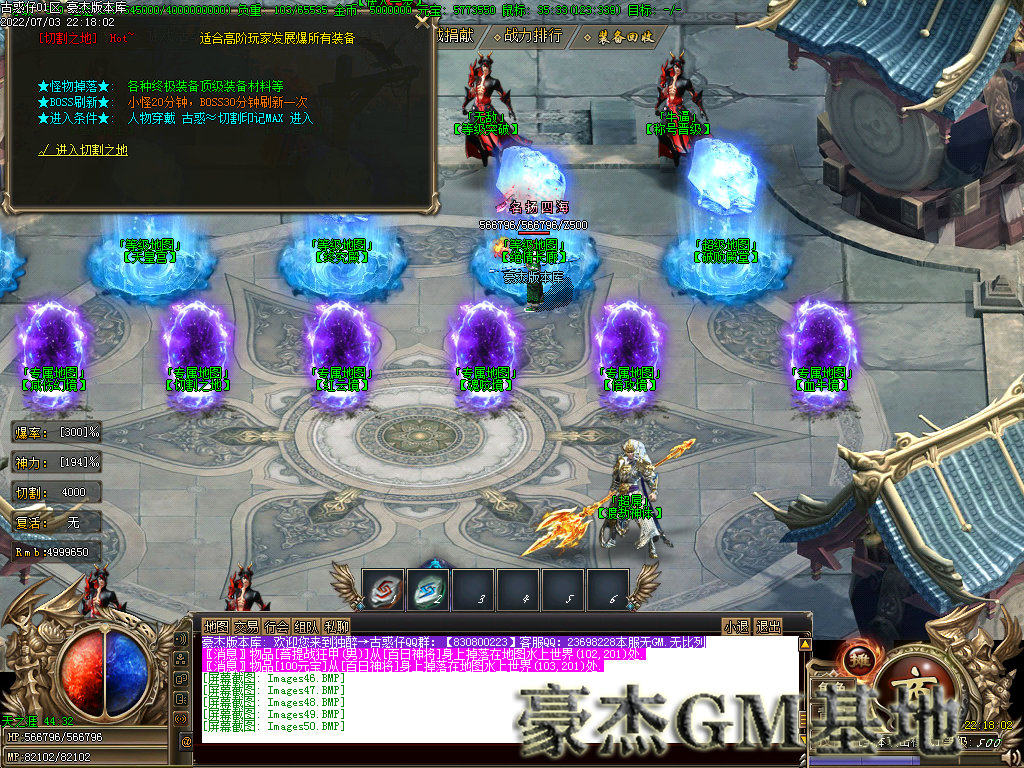The height and width of the screenshot is (768, 1024).
Task: Open the 战力排行 ranking
Action: point(534,36)
